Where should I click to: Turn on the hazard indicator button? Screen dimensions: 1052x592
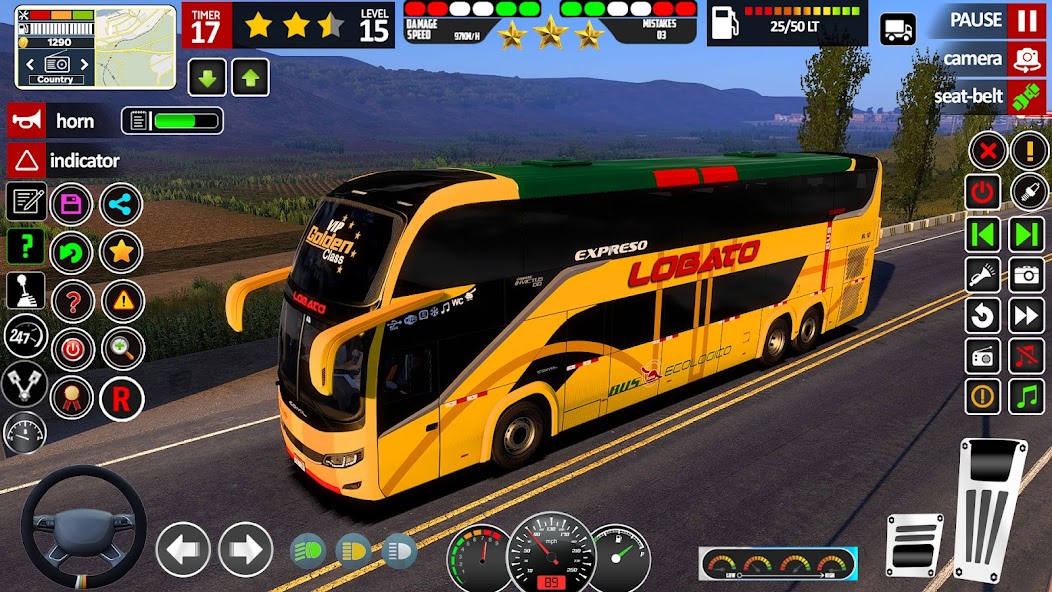25,160
